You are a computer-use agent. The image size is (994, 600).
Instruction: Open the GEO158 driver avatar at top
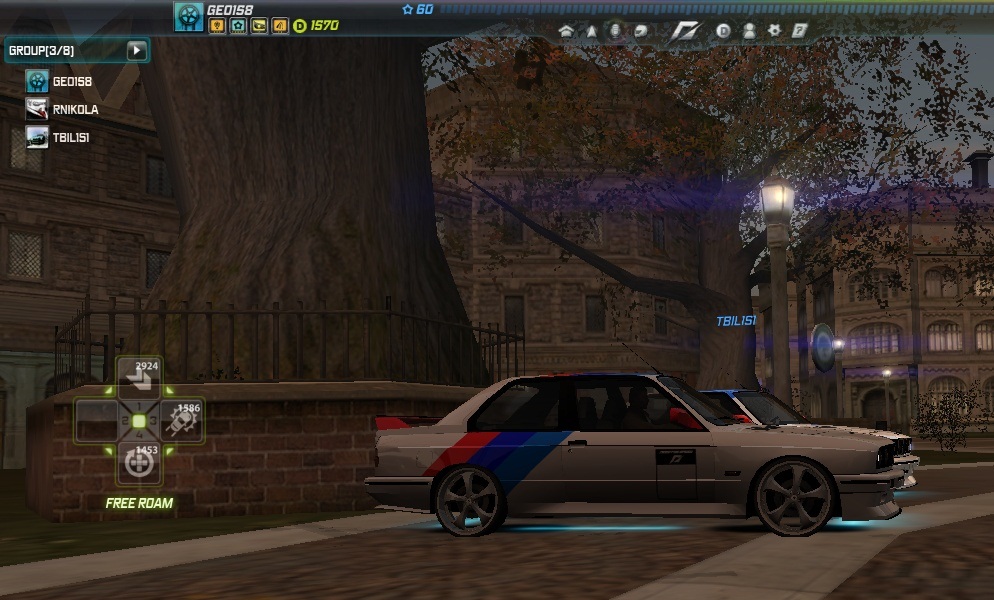coord(188,16)
